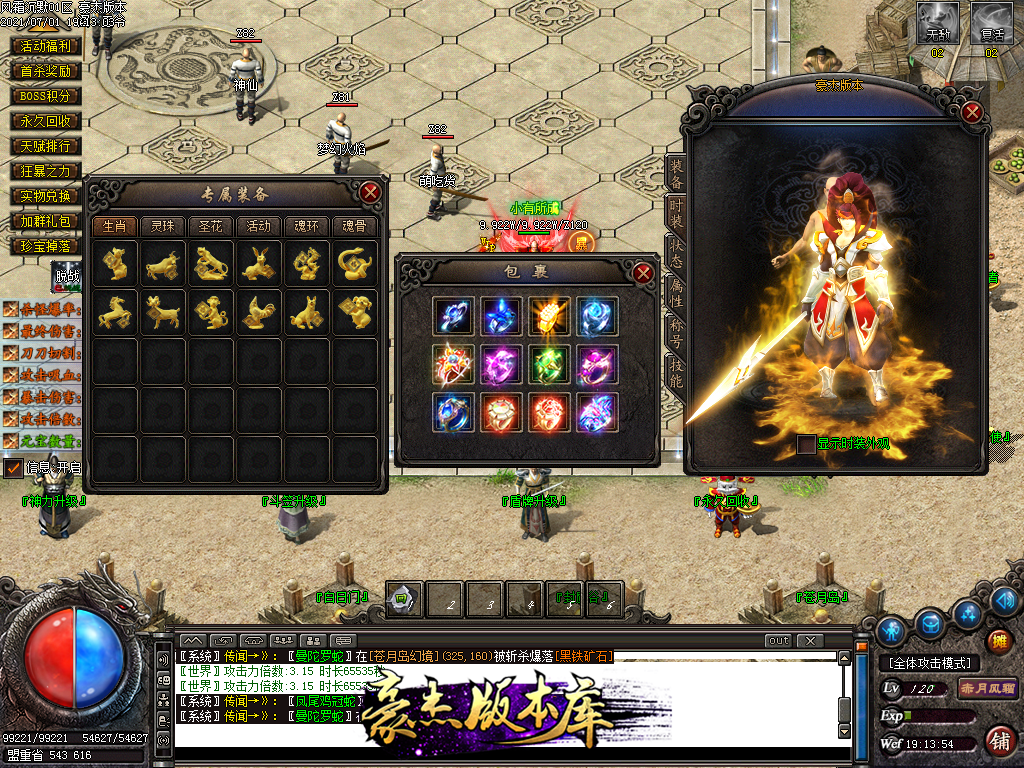Select the golden rooster zodiac item

259,313
